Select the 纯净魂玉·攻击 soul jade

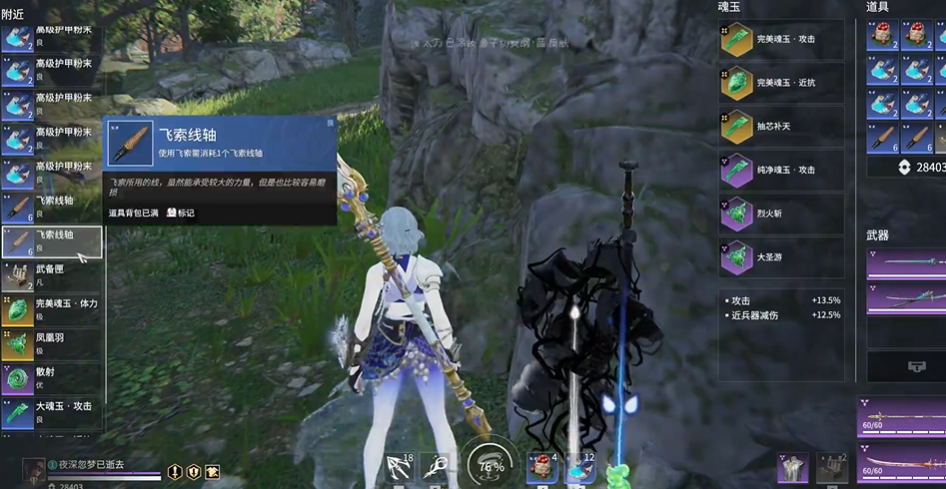[781, 170]
